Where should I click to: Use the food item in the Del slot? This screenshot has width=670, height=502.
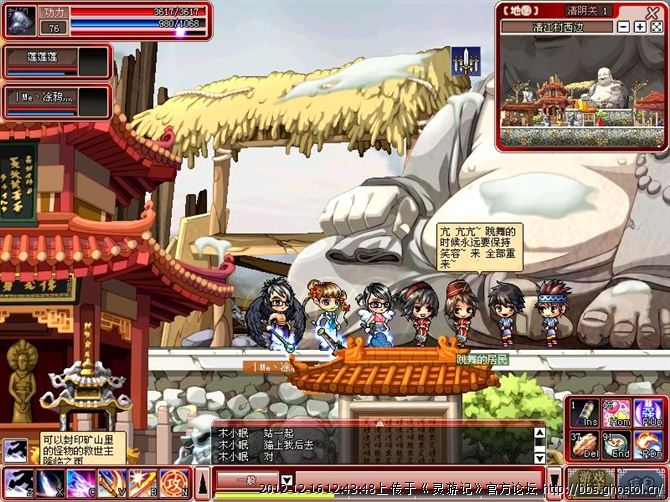(586, 444)
